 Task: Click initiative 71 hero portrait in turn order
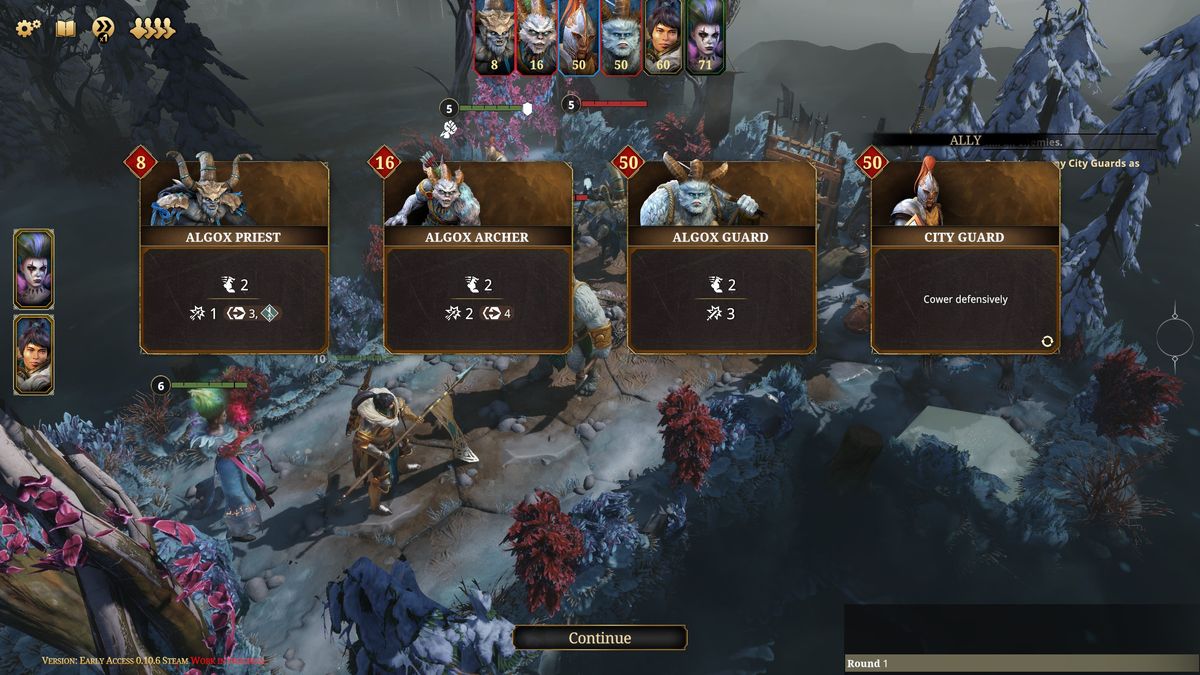(x=704, y=36)
